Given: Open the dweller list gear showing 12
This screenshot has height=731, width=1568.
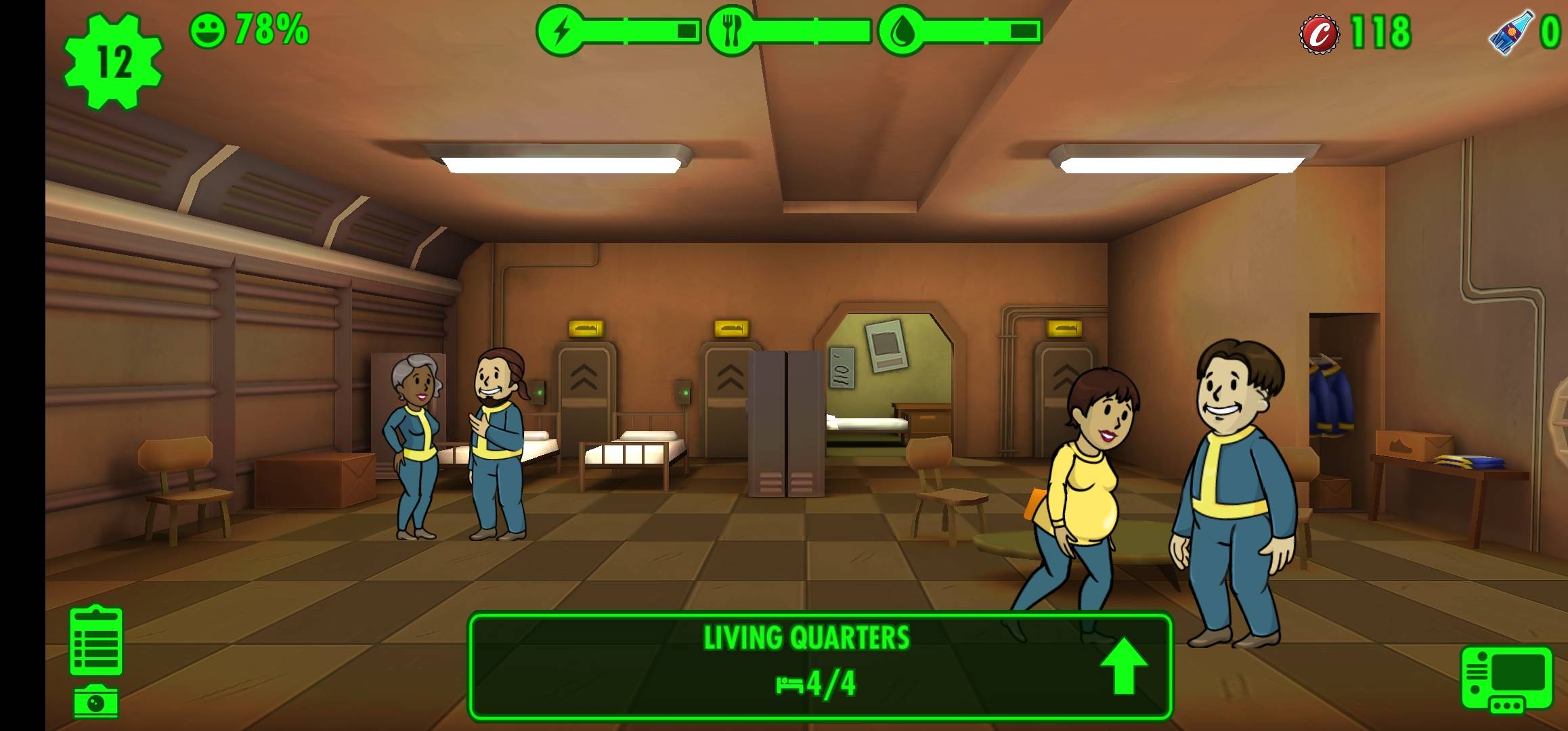Looking at the screenshot, I should (113, 62).
